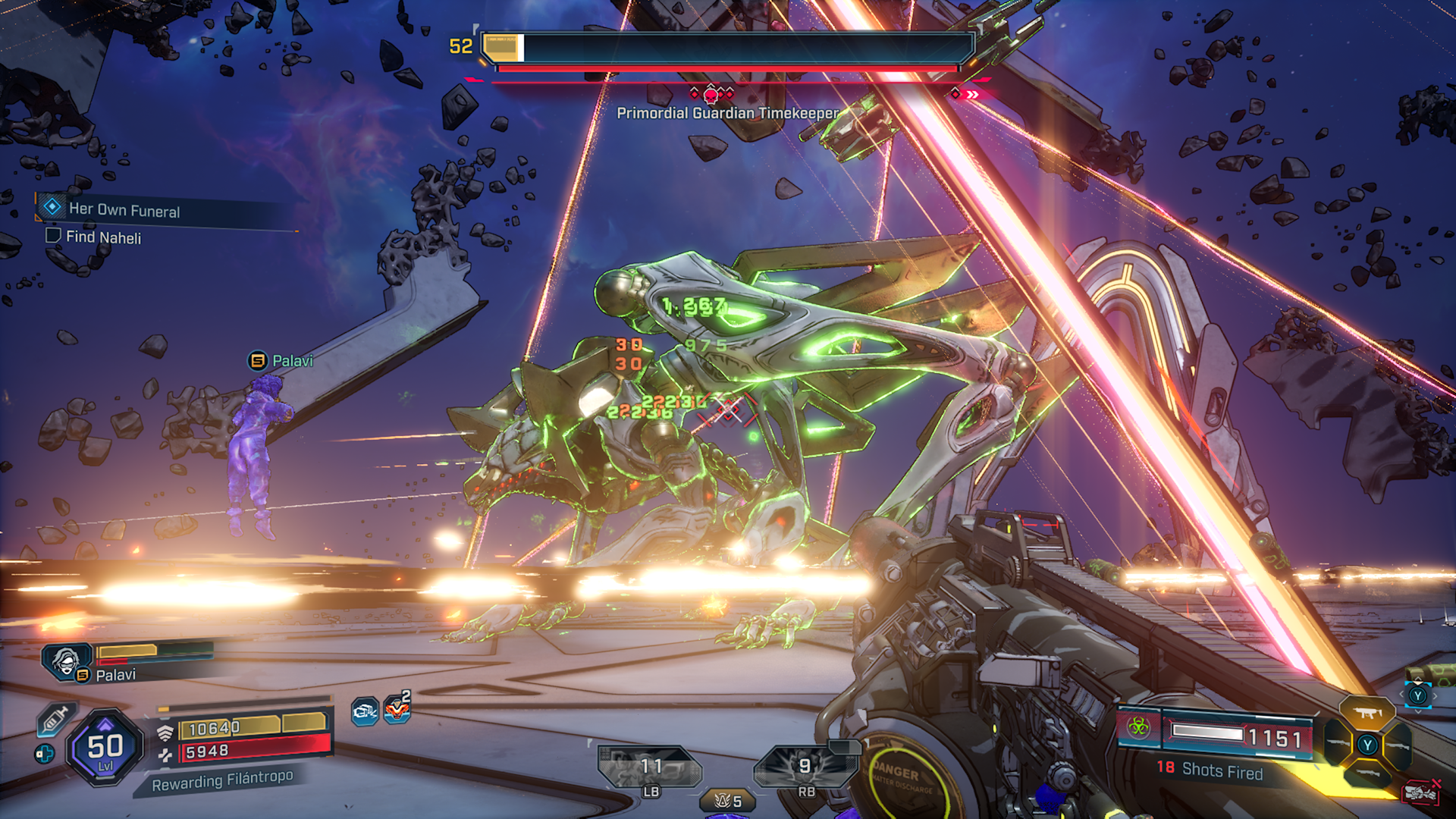Click the green corrosive biohazard element icon
The width and height of the screenshot is (1456, 819).
click(x=1137, y=727)
